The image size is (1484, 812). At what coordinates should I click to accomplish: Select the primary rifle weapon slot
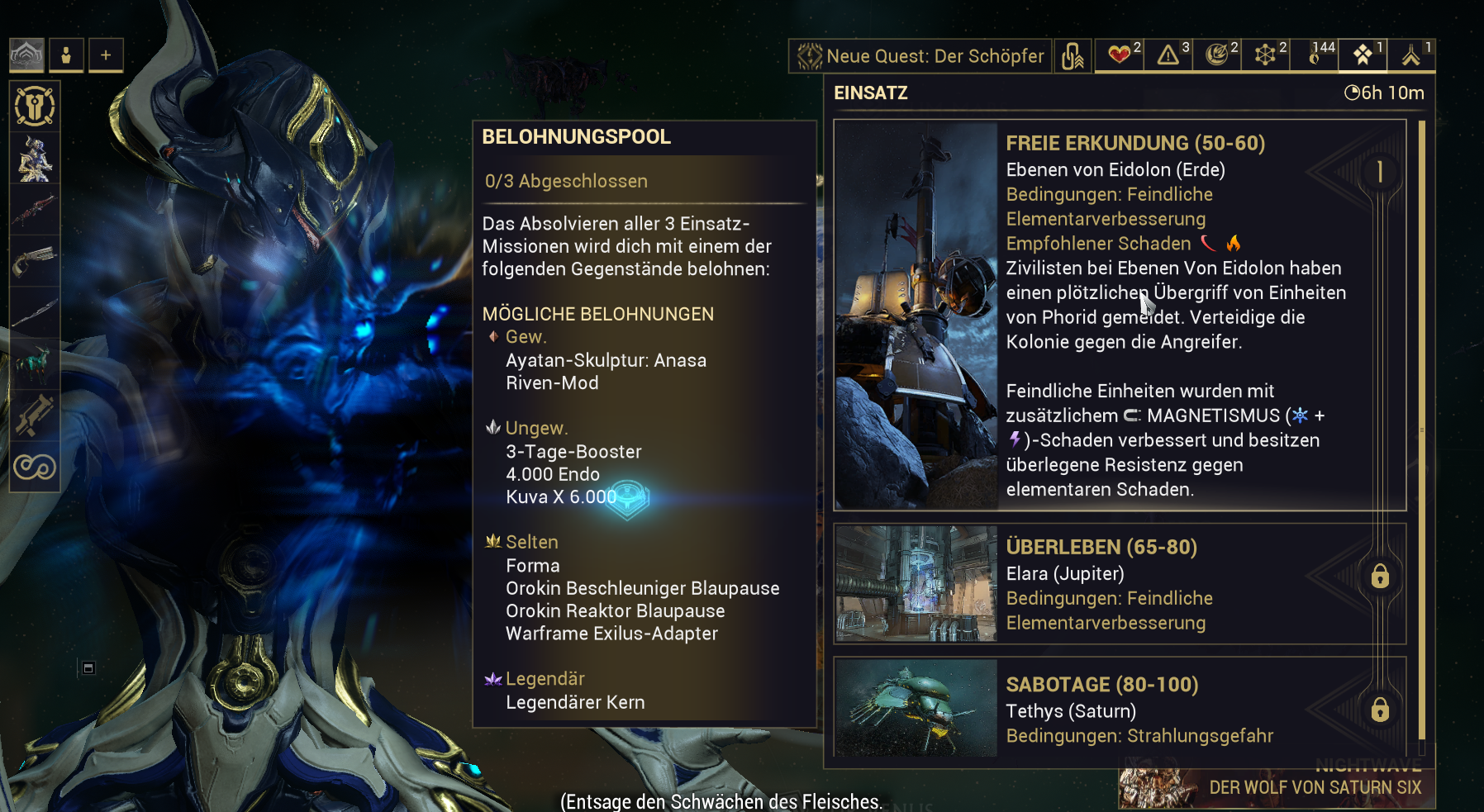[x=35, y=210]
